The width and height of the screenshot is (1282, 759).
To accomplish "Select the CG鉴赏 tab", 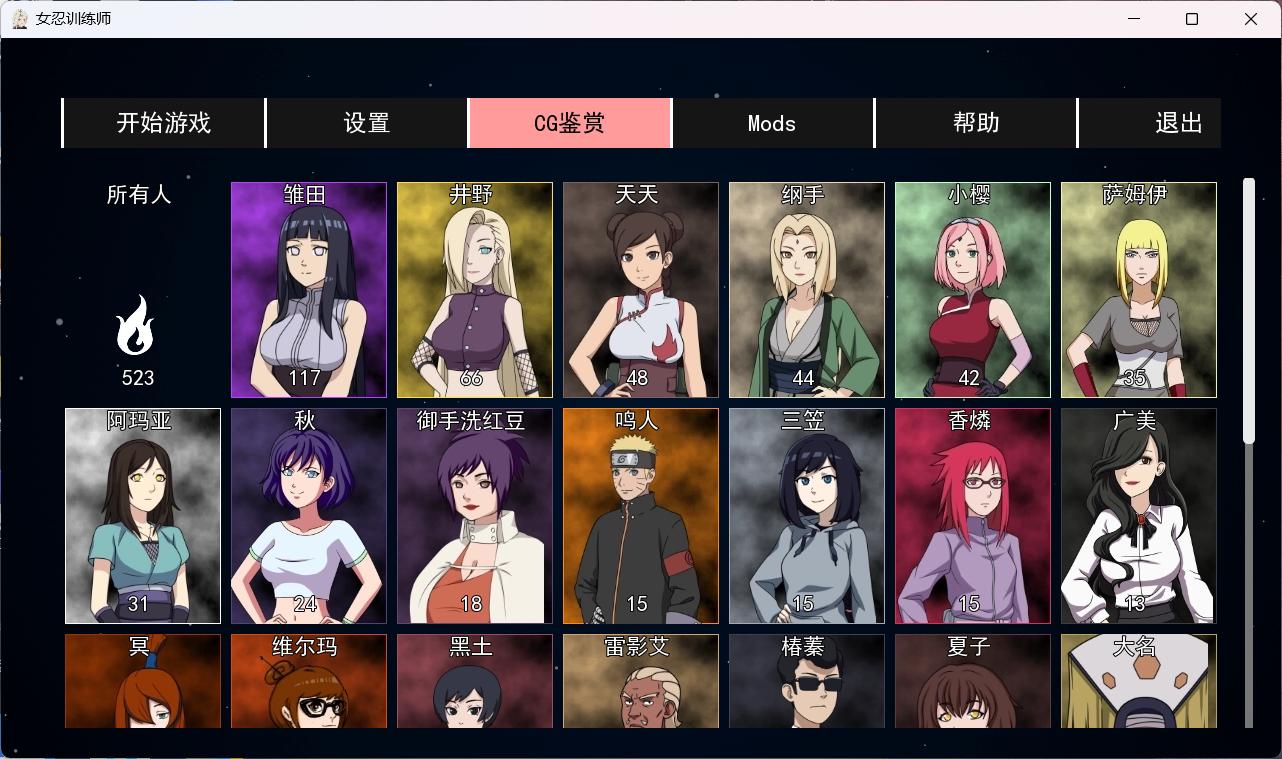I will (x=569, y=122).
